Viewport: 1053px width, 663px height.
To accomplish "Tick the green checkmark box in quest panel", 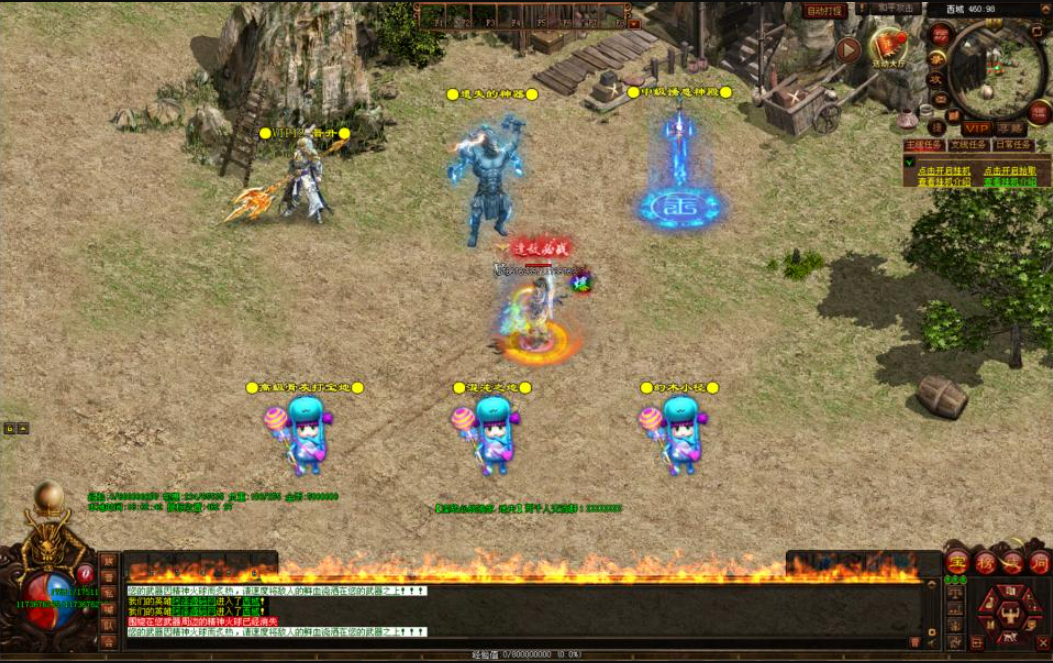I will pos(910,161).
